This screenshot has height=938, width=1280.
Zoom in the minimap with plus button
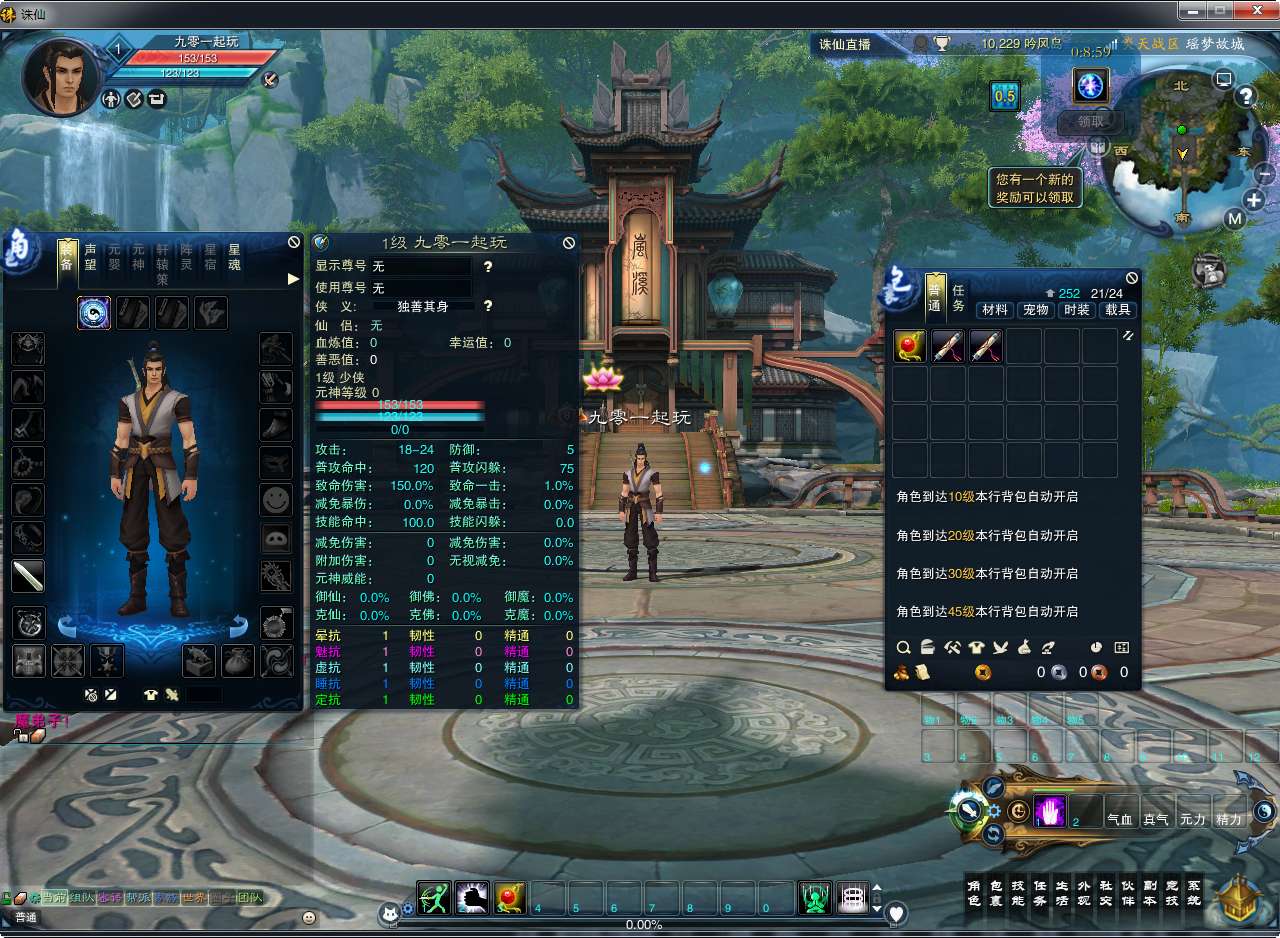pos(1255,199)
